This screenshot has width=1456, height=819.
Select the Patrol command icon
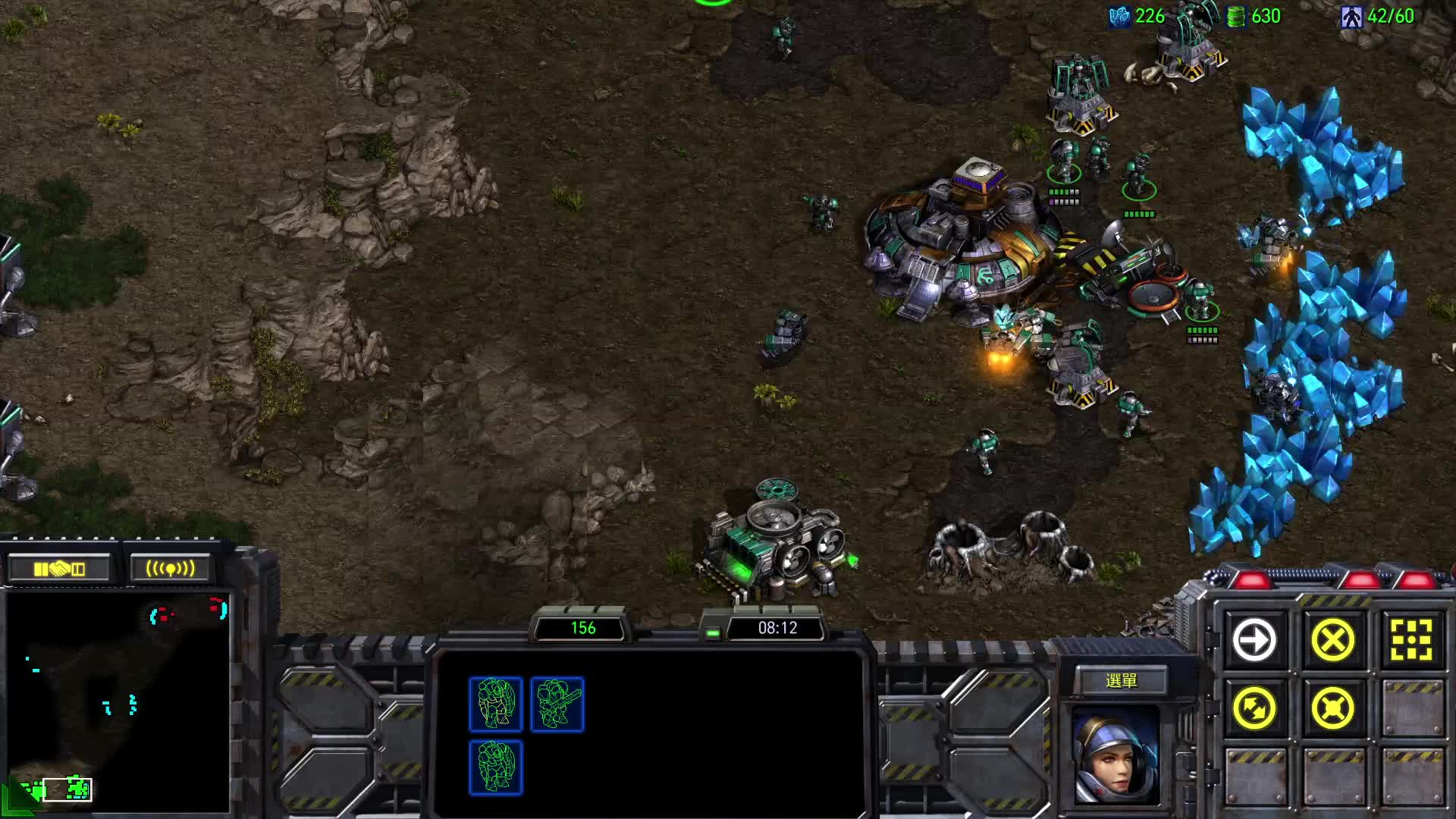click(1254, 709)
